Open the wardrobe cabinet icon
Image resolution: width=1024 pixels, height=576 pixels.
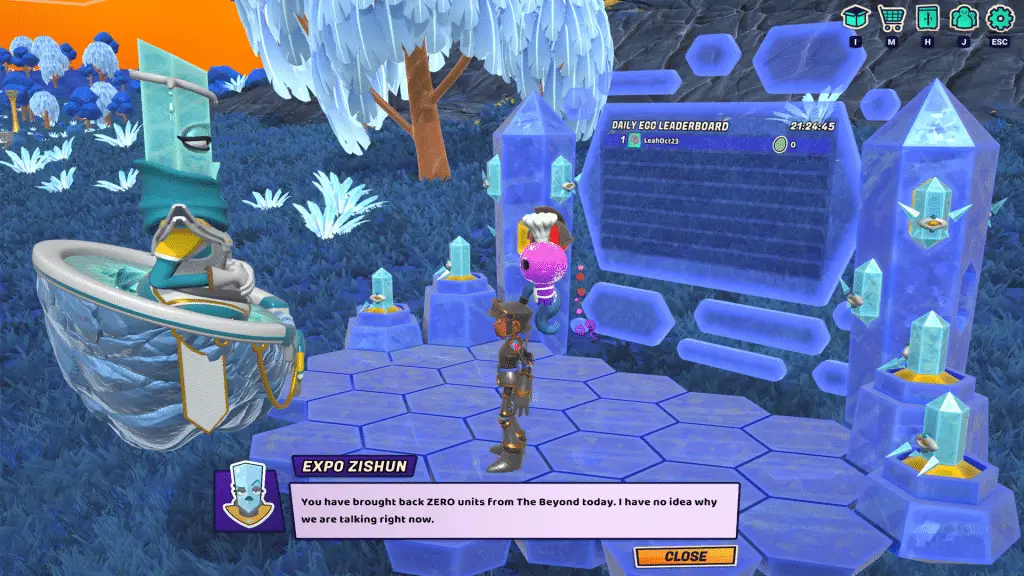tap(927, 18)
